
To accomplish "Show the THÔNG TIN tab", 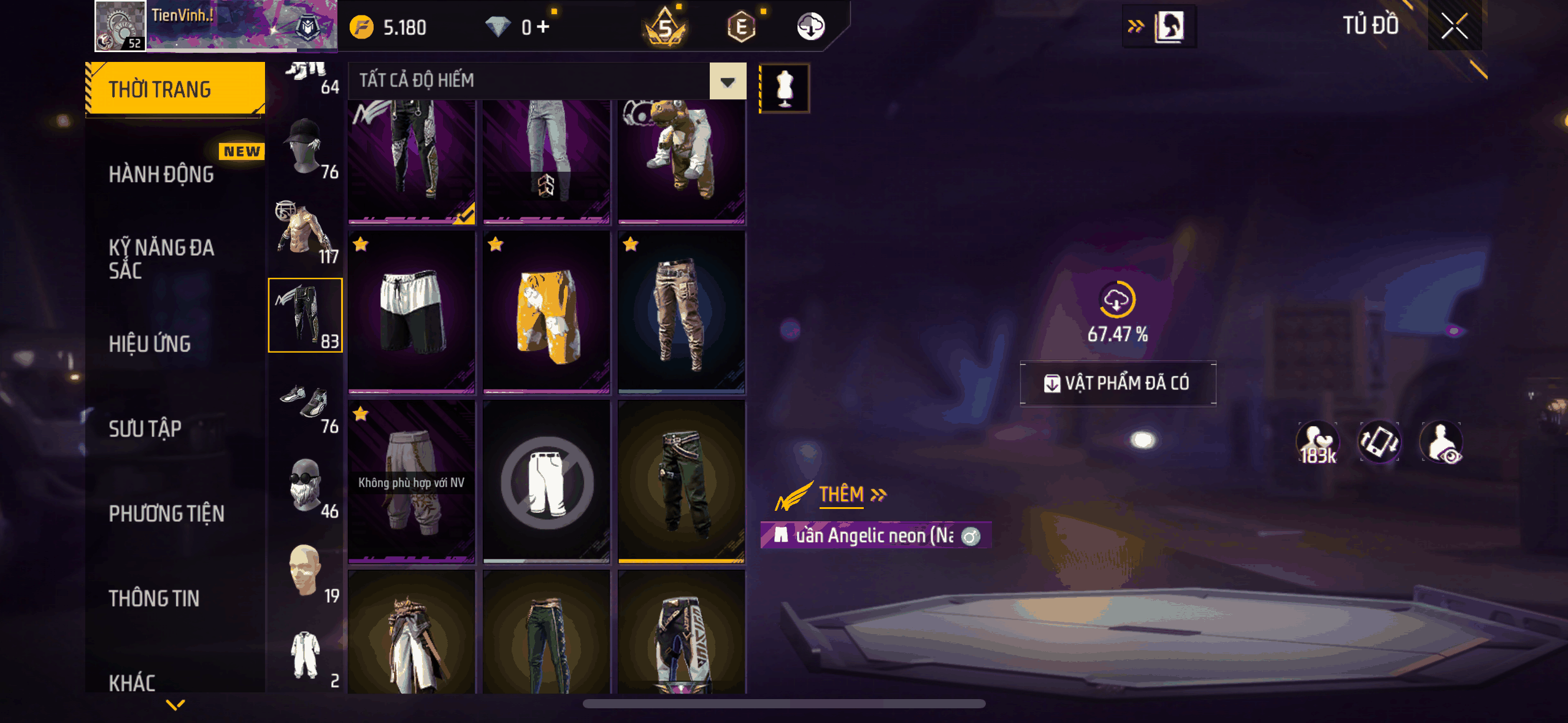I will [155, 599].
